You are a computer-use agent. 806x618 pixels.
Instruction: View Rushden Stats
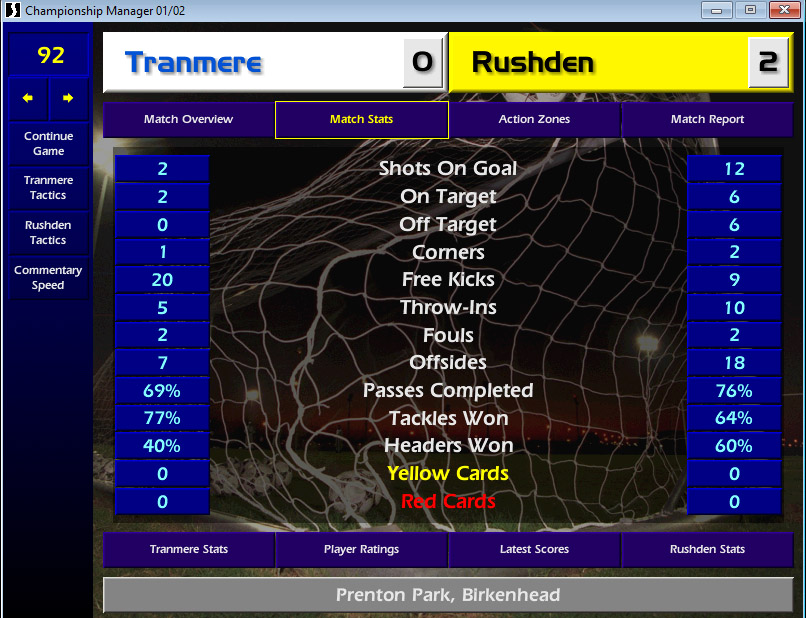pyautogui.click(x=707, y=549)
